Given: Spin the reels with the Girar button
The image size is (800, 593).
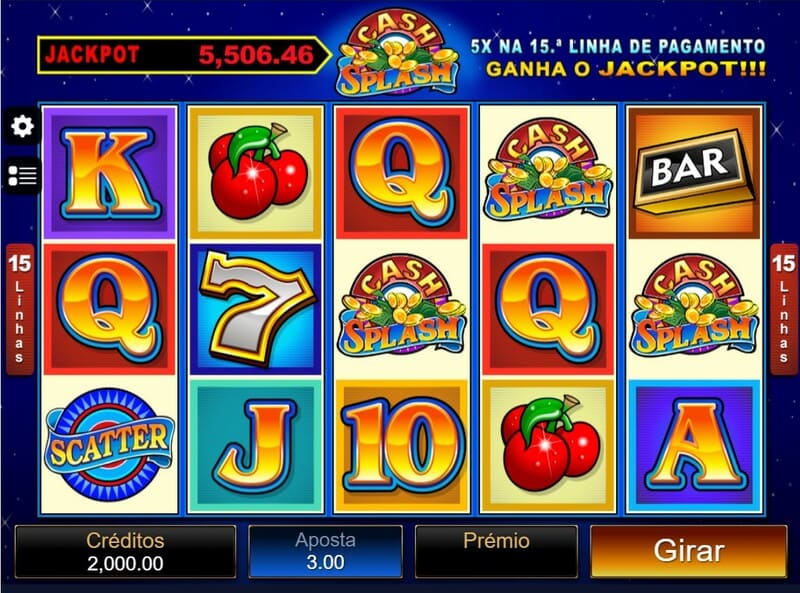Looking at the screenshot, I should pos(689,551).
